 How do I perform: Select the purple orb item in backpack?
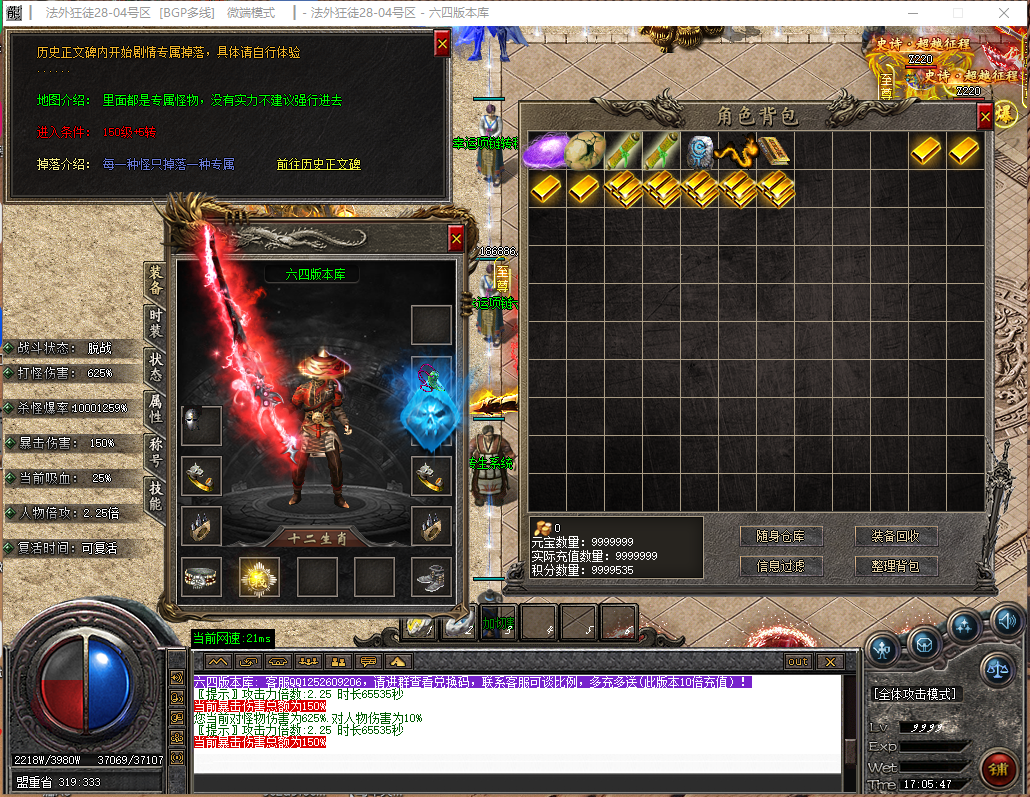click(546, 151)
